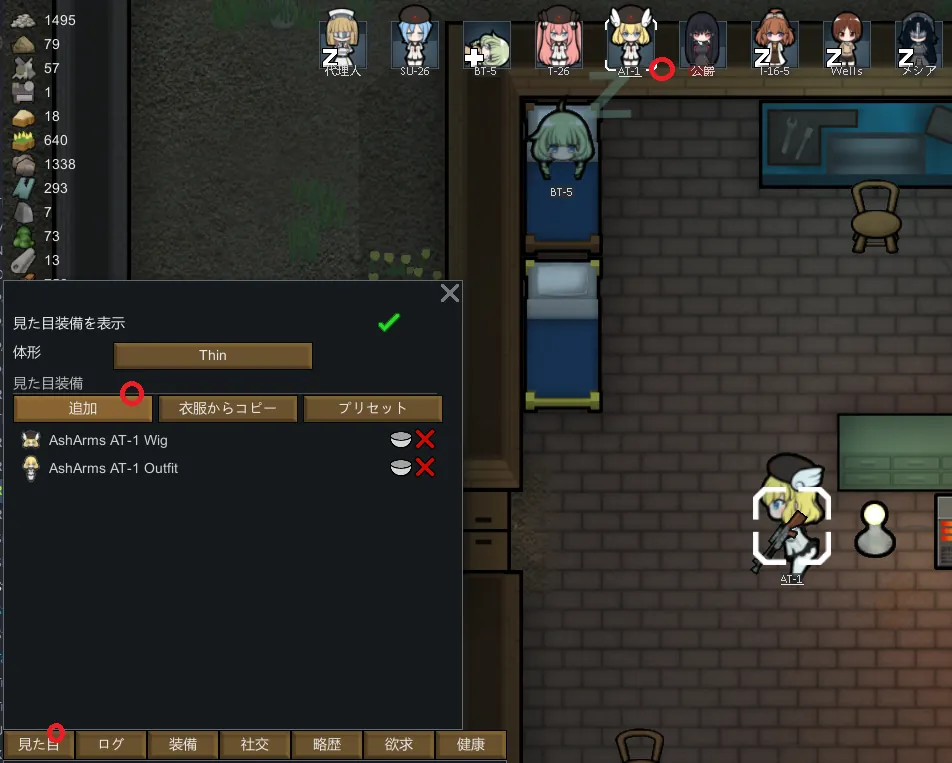Remove the AshArms AT-1 Outfit entry
The width and height of the screenshot is (952, 763).
[426, 467]
